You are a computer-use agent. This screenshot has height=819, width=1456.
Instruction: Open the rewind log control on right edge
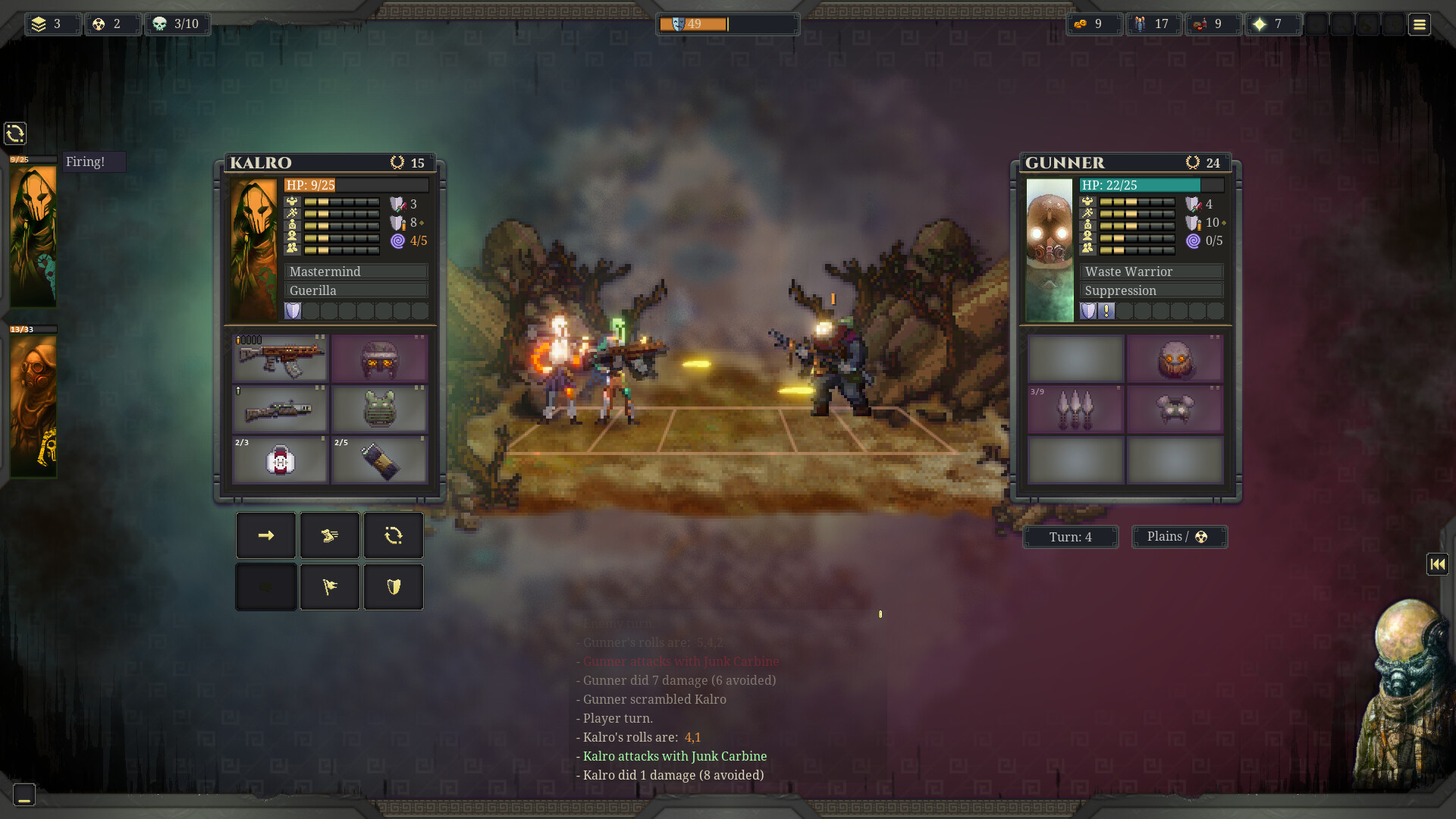(x=1437, y=563)
